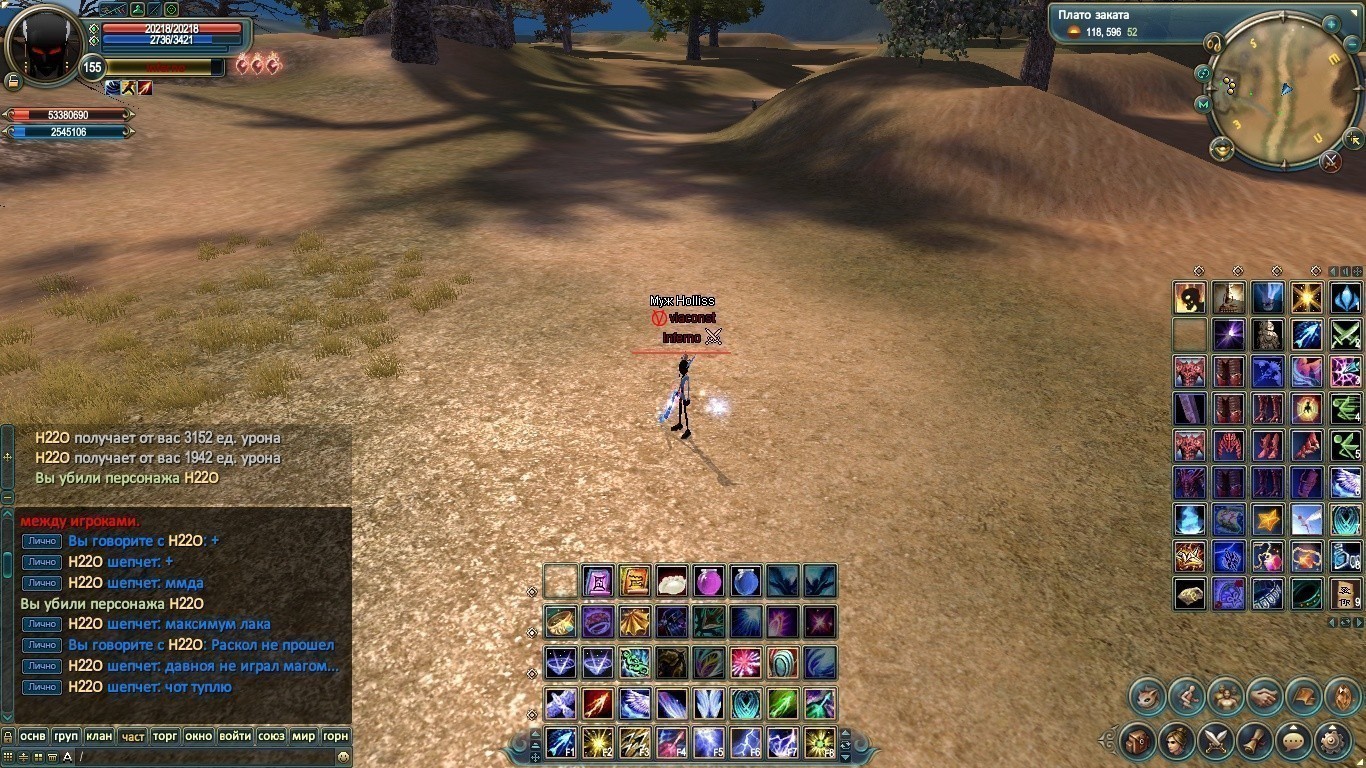Open the pet menu with the cat icon
This screenshot has width=1366, height=768.
[x=1147, y=696]
